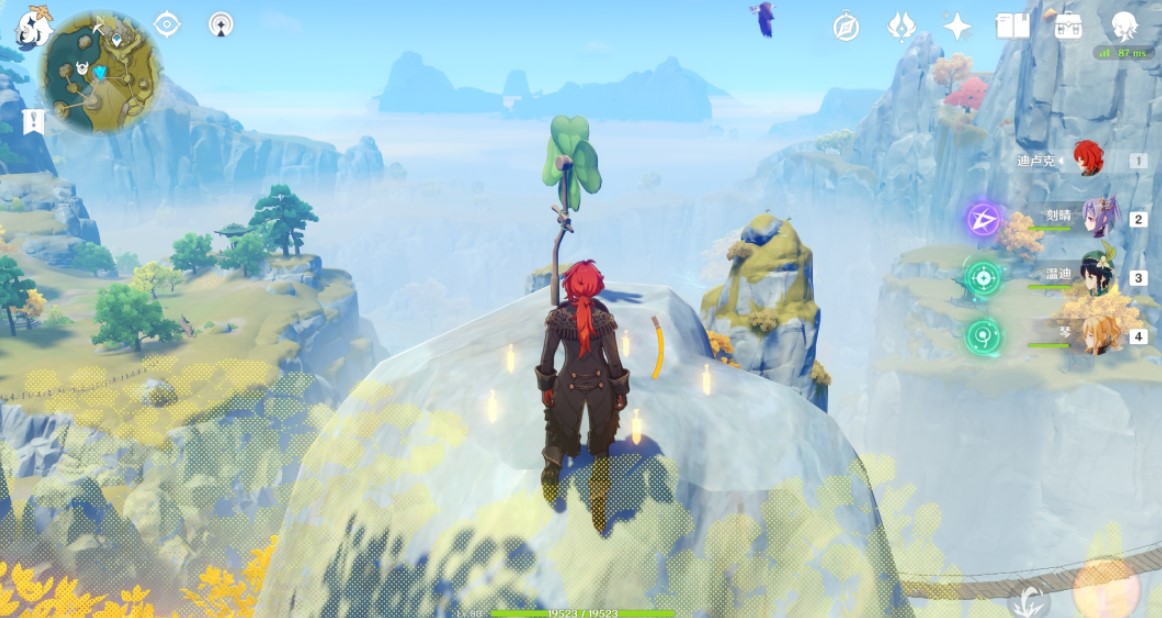1162x618 pixels.
Task: Activate the eye-shaped elemental sight icon
Action: pyautogui.click(x=167, y=25)
